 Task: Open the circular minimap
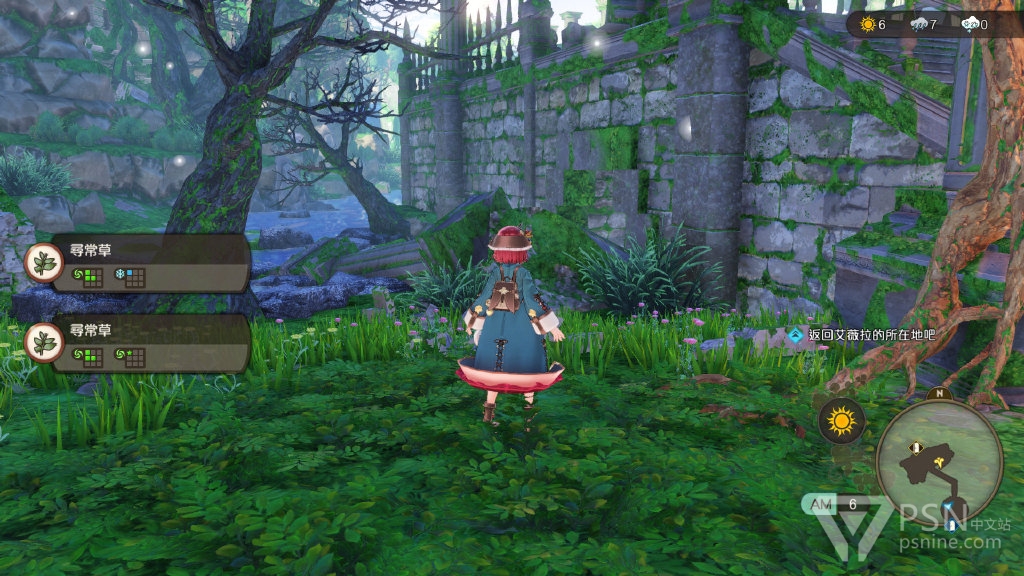point(938,461)
